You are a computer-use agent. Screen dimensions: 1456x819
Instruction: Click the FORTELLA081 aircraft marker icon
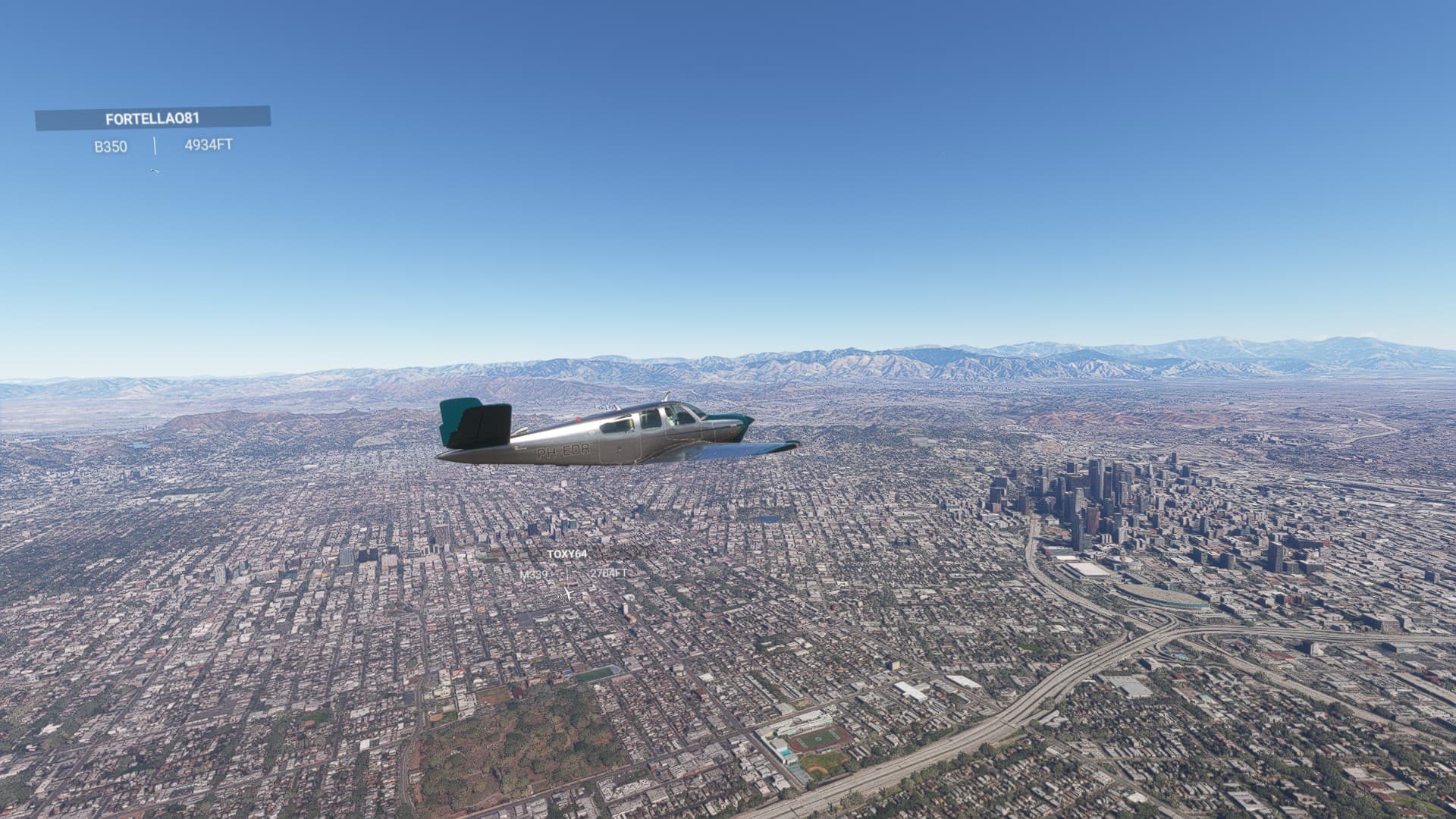click(155, 171)
